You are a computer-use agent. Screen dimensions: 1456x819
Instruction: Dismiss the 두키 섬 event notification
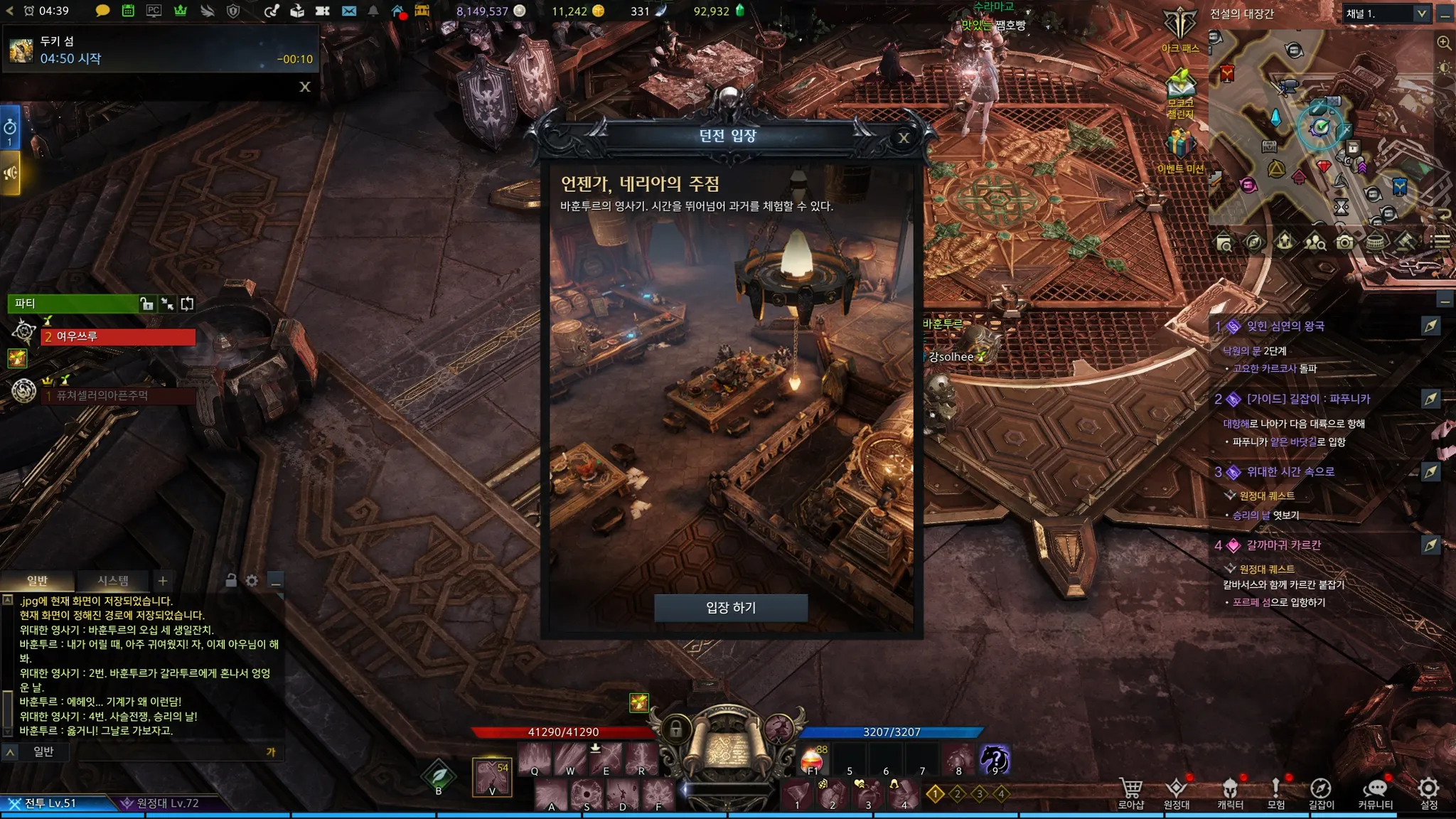click(305, 87)
